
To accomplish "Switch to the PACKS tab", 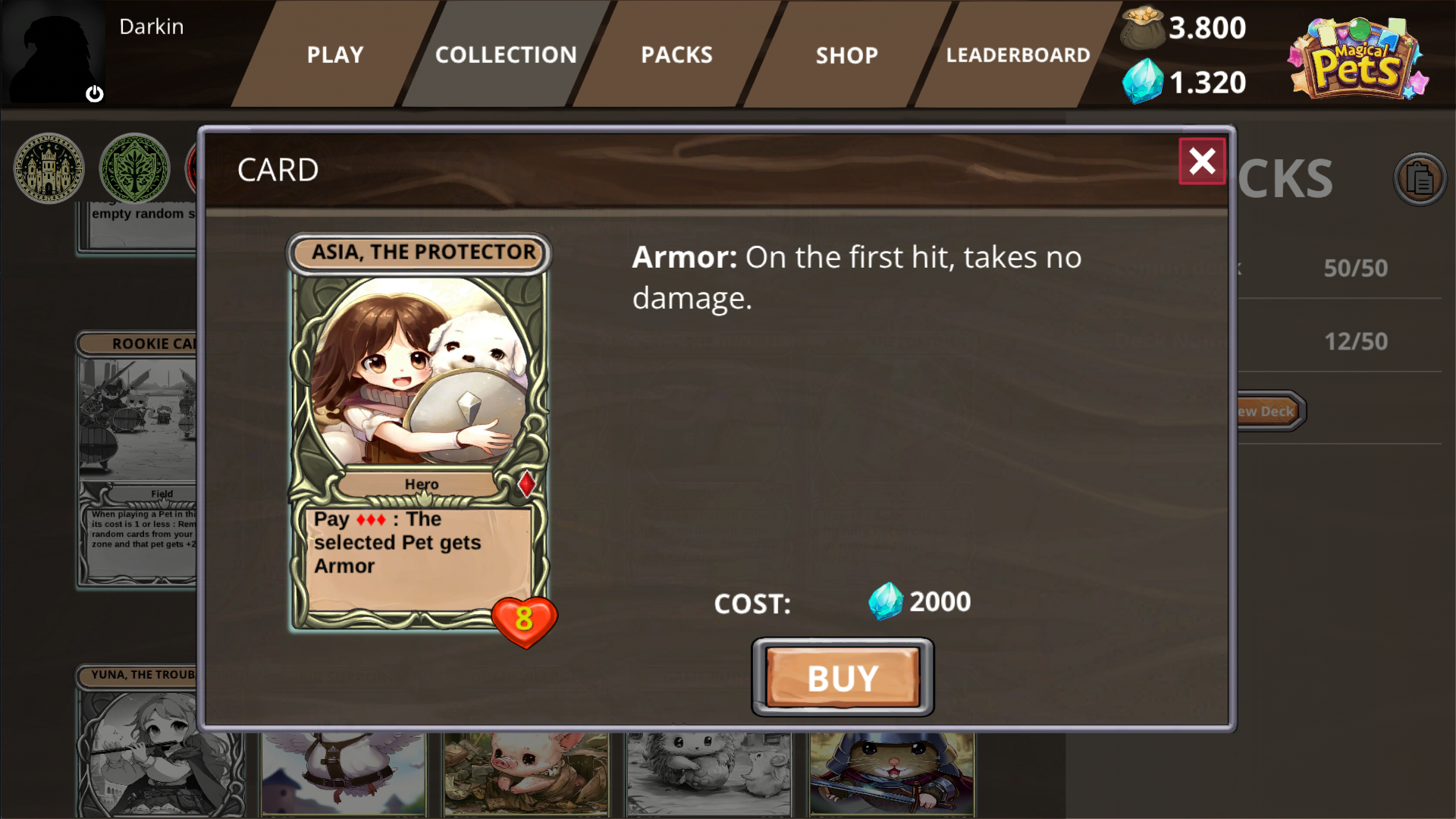I will click(676, 55).
